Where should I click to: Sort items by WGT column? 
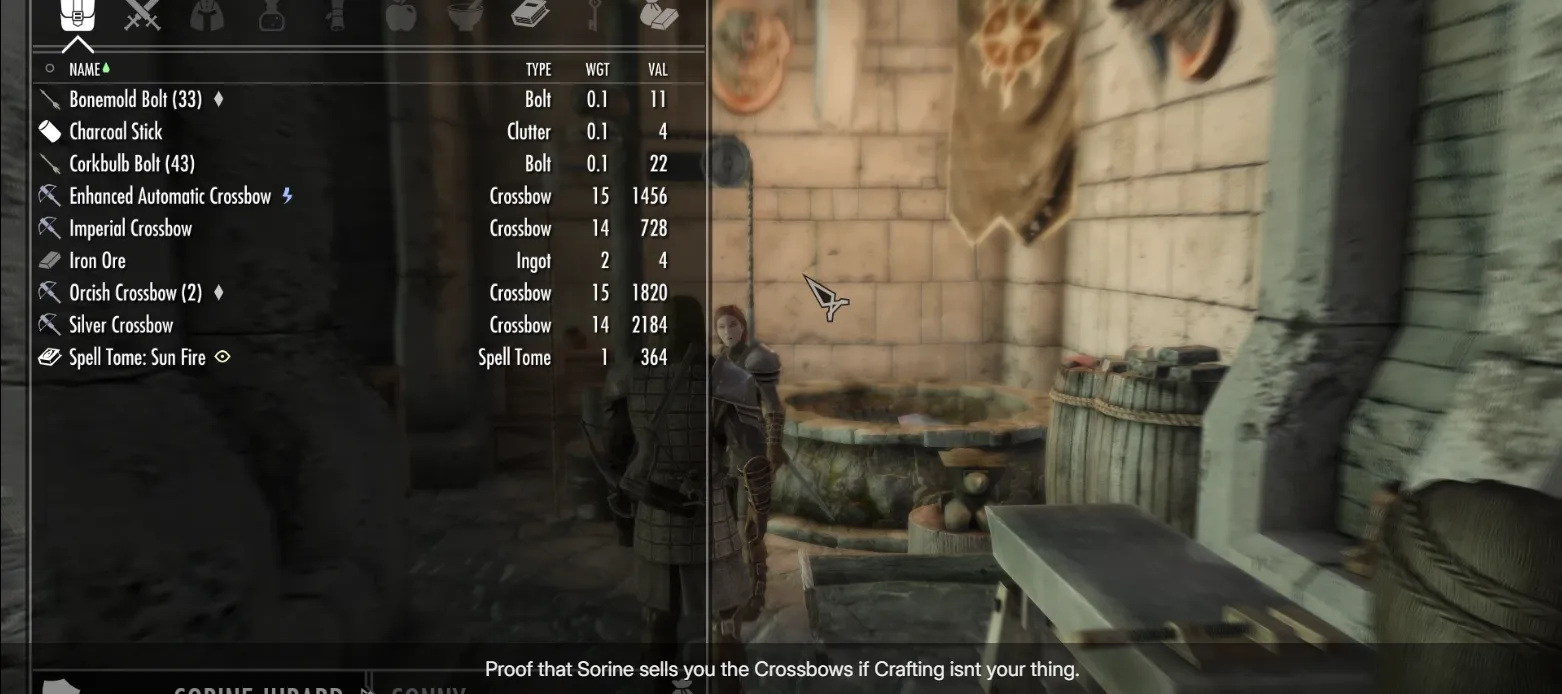tap(597, 69)
